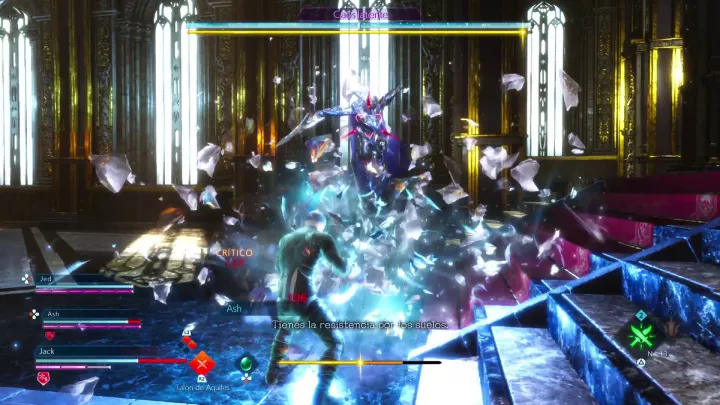720x405 pixels.
Task: Select Jack's name panel
Action: (47, 351)
